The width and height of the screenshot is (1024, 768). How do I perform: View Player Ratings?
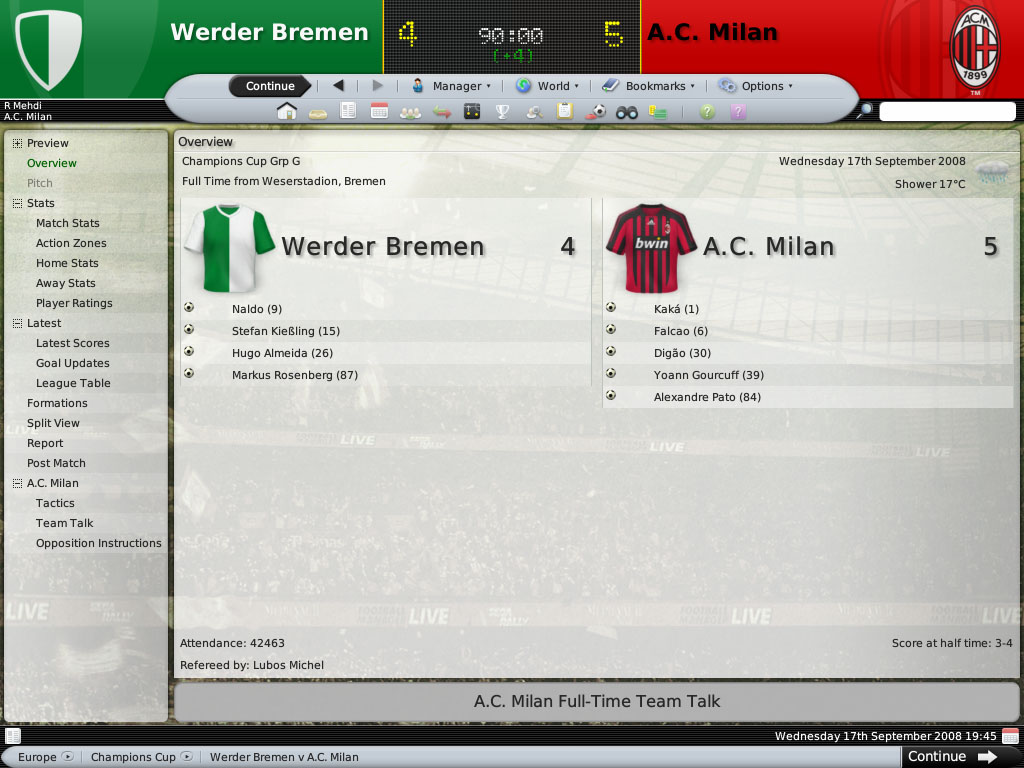[74, 303]
